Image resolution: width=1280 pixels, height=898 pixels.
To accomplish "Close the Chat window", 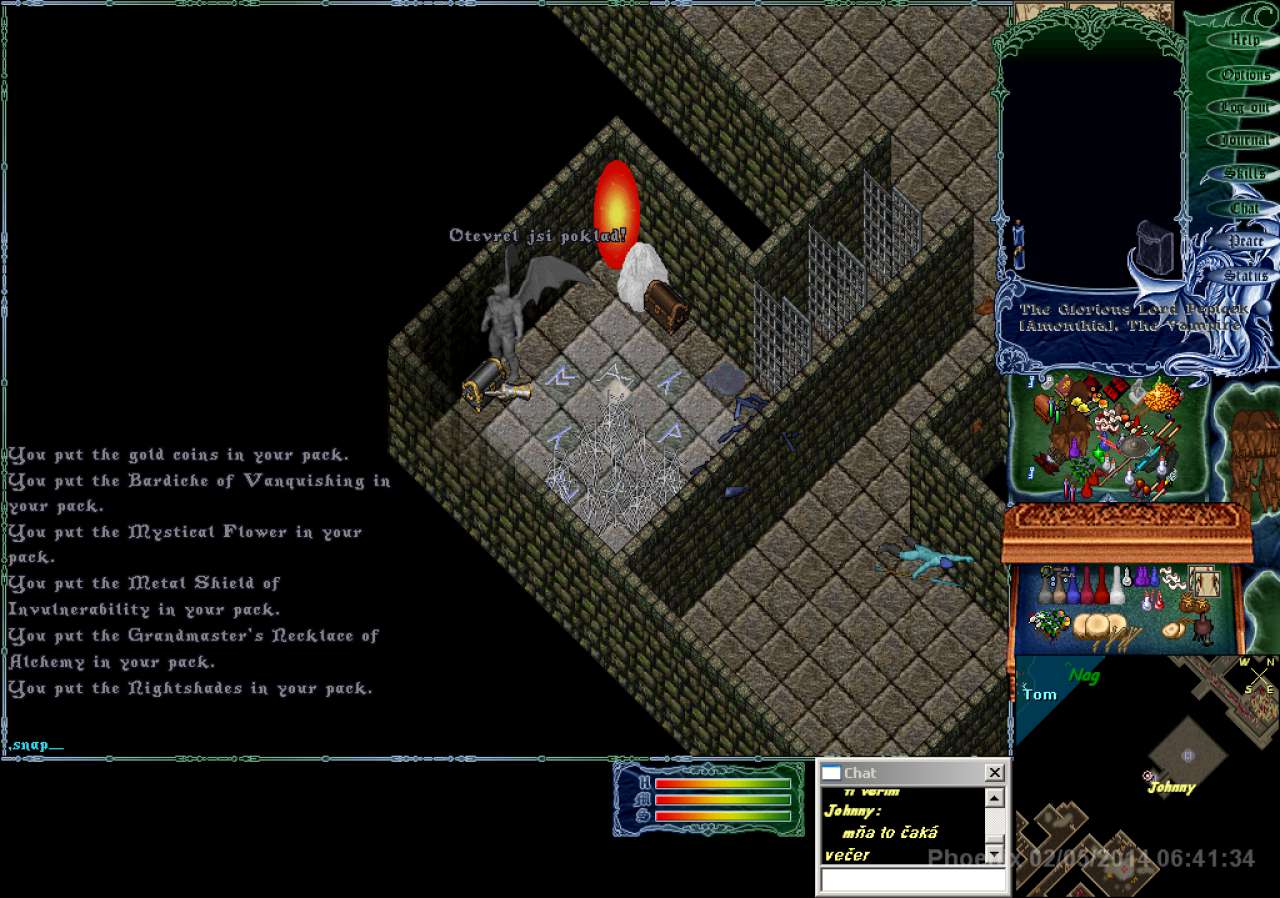I will 994,773.
